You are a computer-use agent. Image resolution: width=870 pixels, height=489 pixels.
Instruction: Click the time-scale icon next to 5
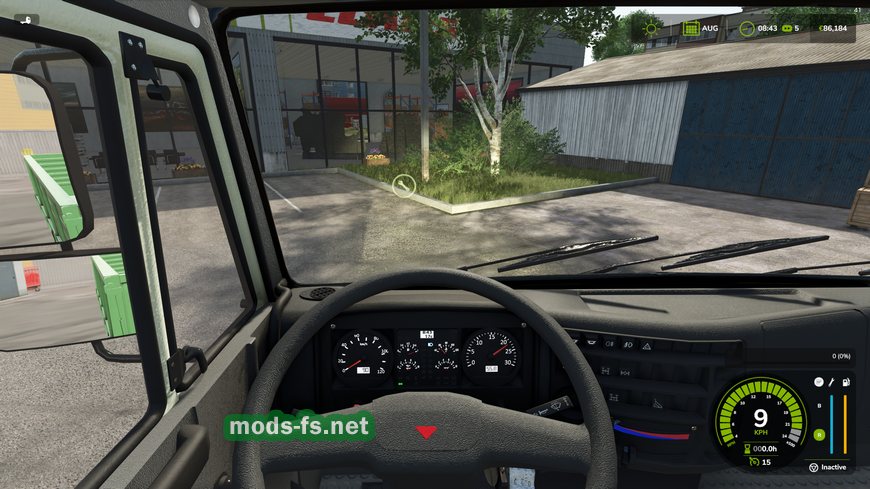pyautogui.click(x=785, y=29)
